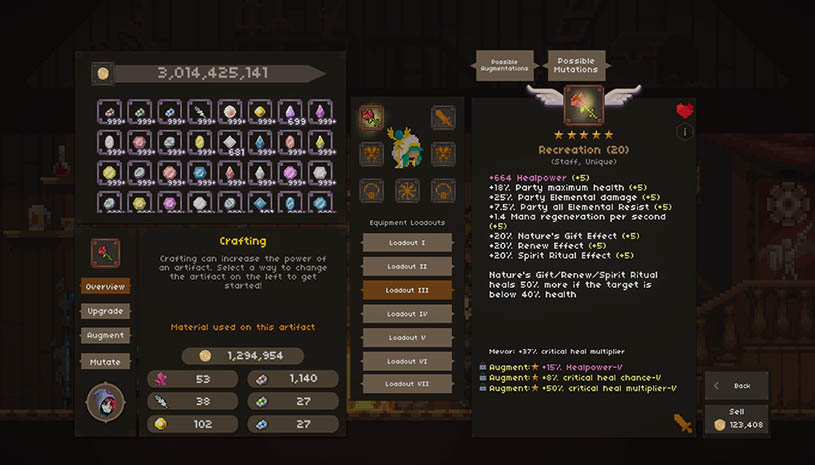815x465 pixels.
Task: Choose Loadout III
Action: [407, 290]
